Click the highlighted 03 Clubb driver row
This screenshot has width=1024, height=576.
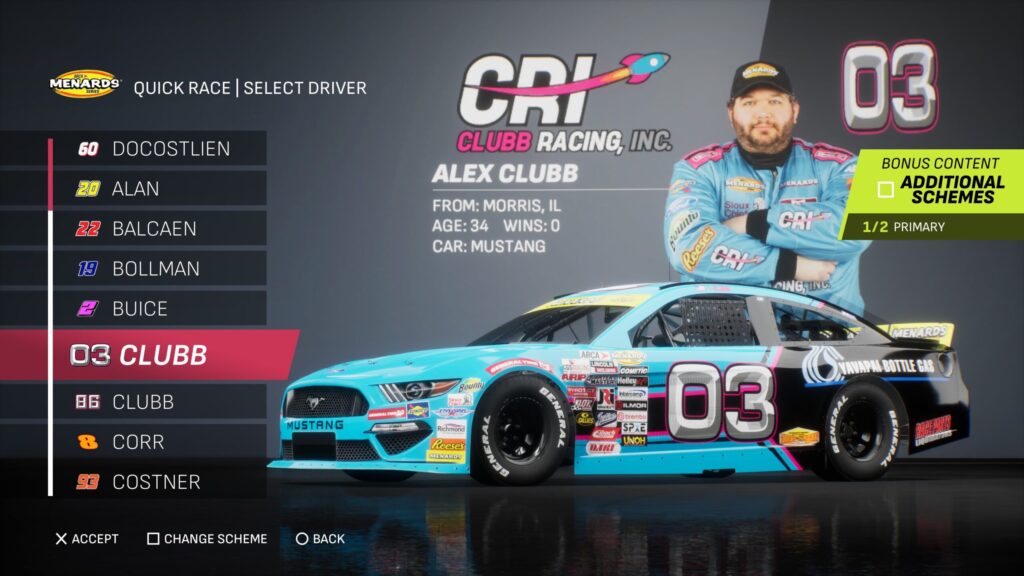[160, 355]
